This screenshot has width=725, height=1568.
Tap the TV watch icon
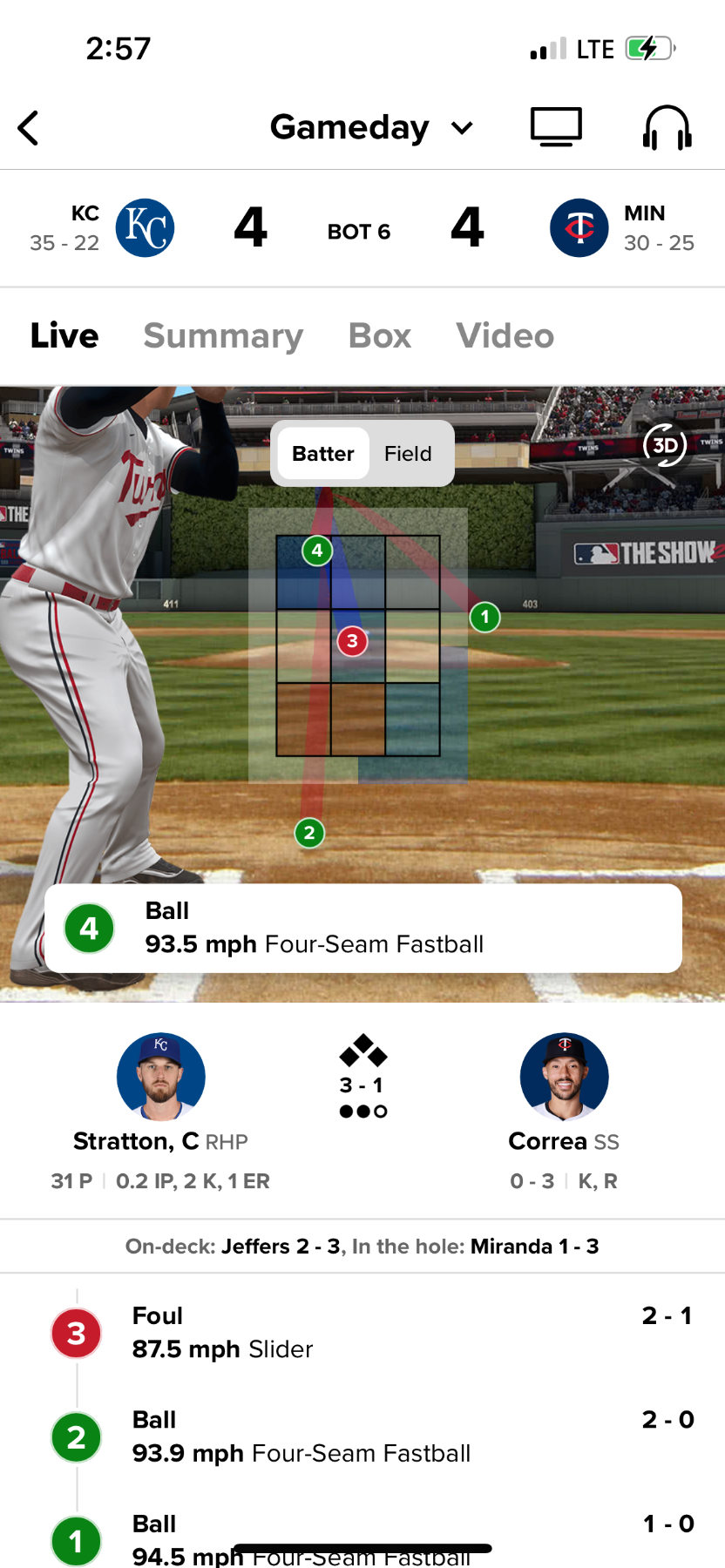(556, 127)
